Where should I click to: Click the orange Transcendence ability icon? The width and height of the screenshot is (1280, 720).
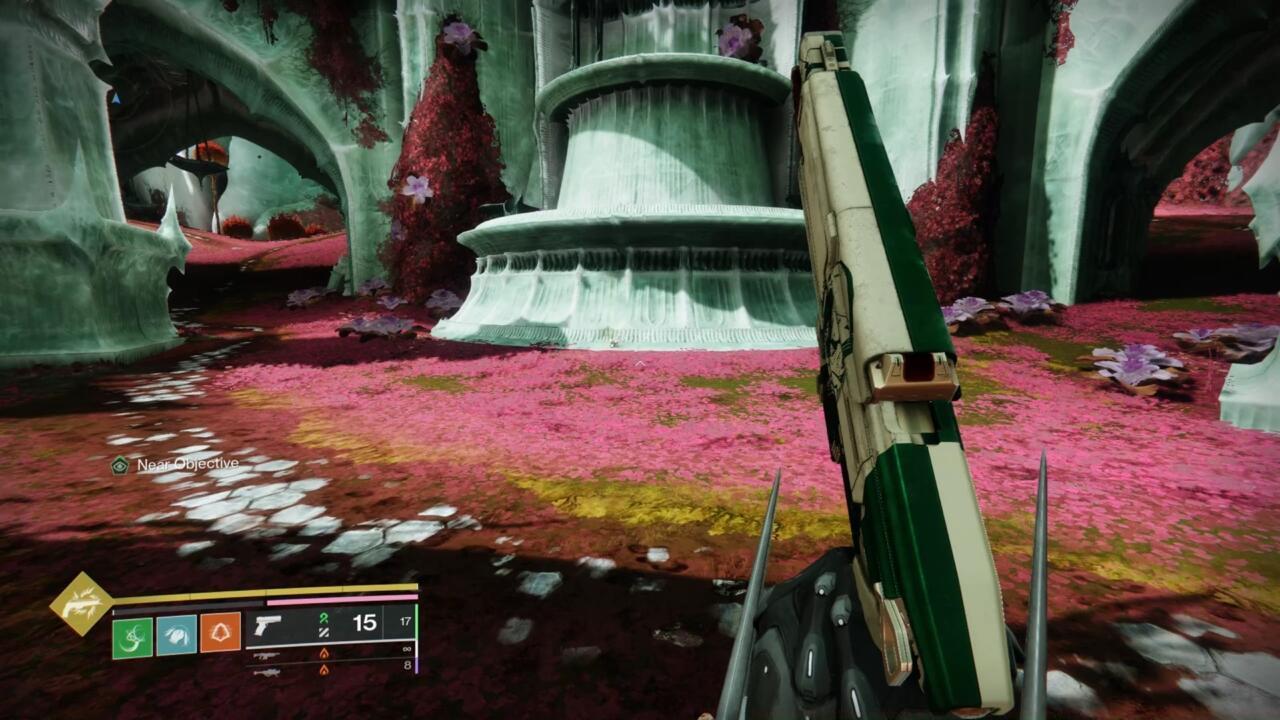[x=218, y=633]
